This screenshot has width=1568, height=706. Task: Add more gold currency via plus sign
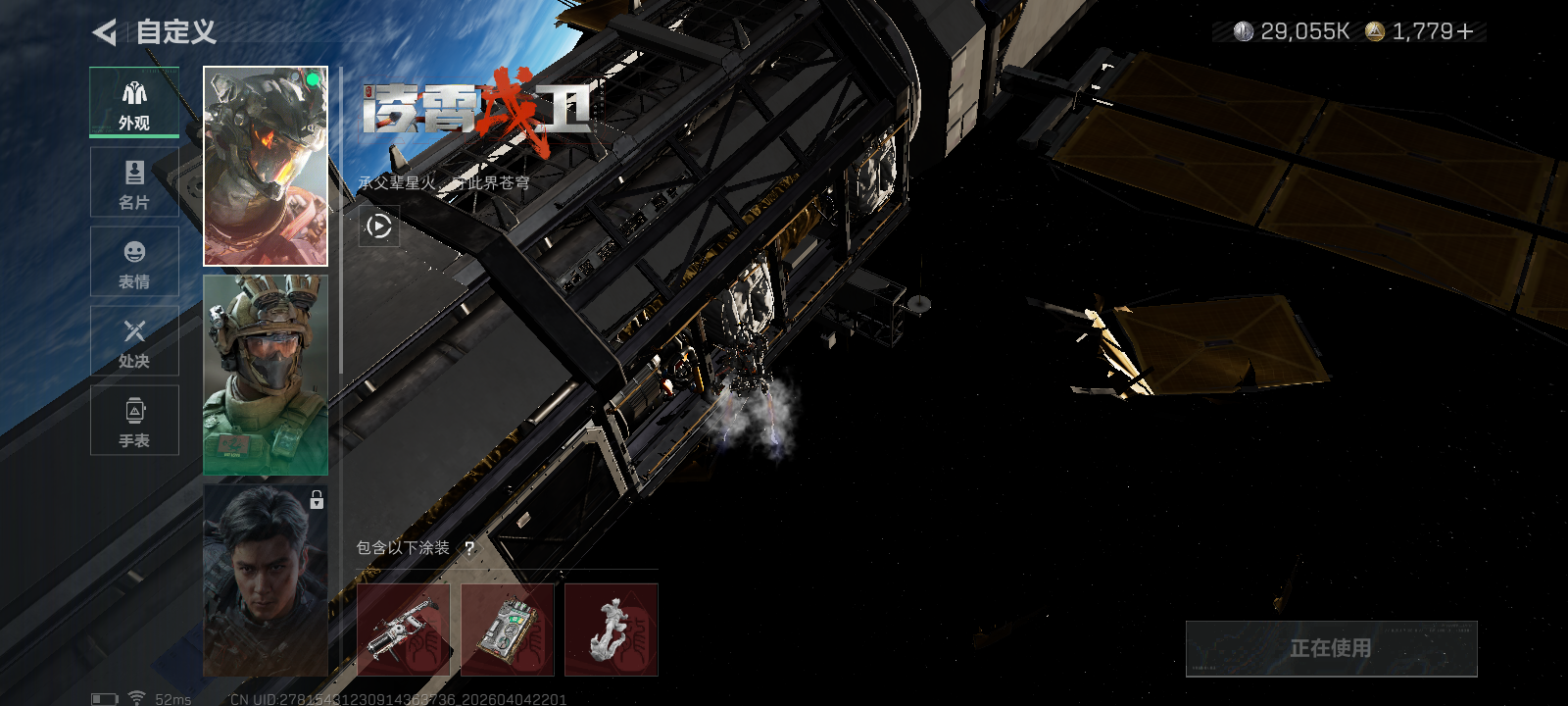tap(1465, 32)
